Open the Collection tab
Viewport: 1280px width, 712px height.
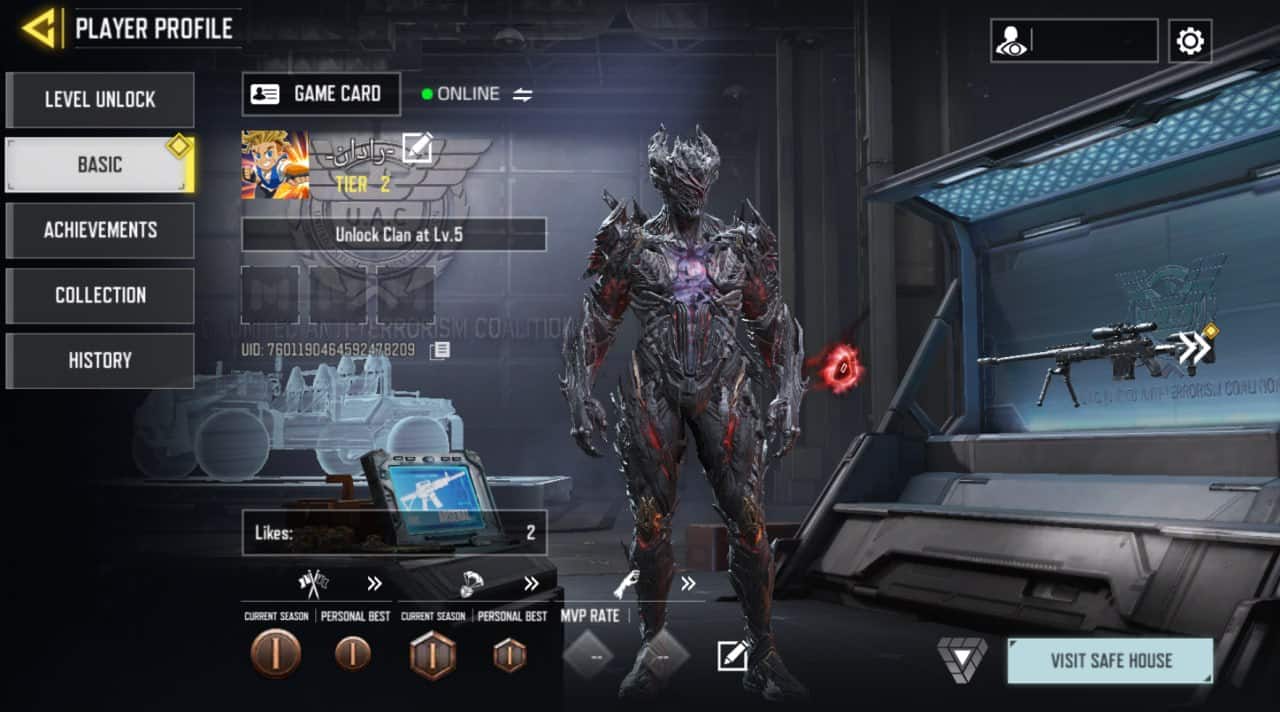point(100,295)
